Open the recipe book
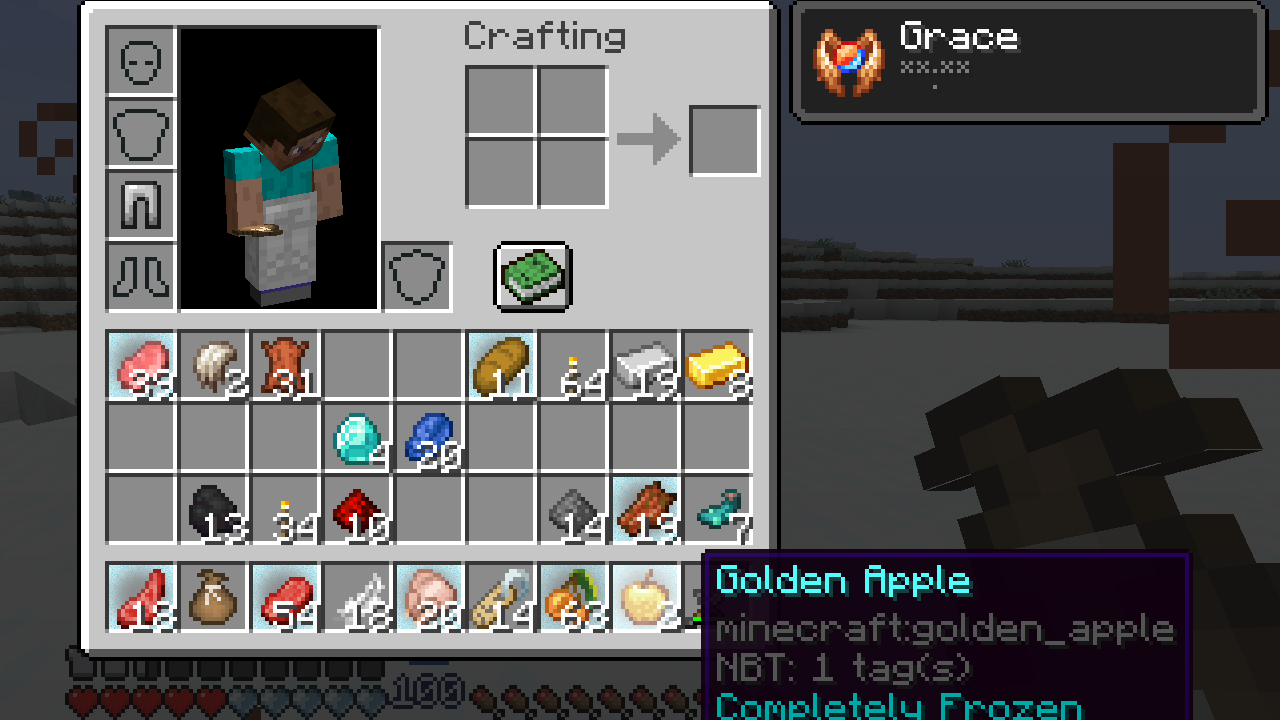 coord(532,277)
